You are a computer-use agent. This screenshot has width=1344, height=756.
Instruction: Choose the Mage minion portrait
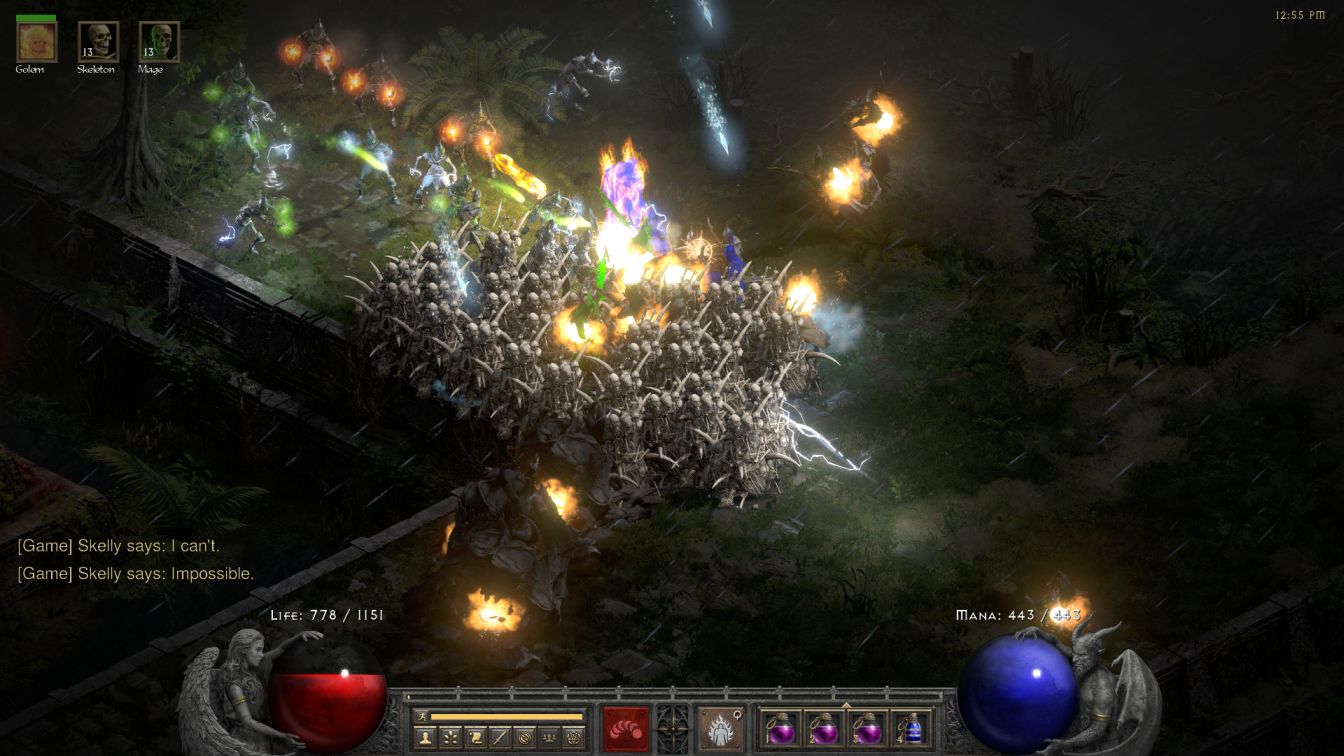[159, 42]
